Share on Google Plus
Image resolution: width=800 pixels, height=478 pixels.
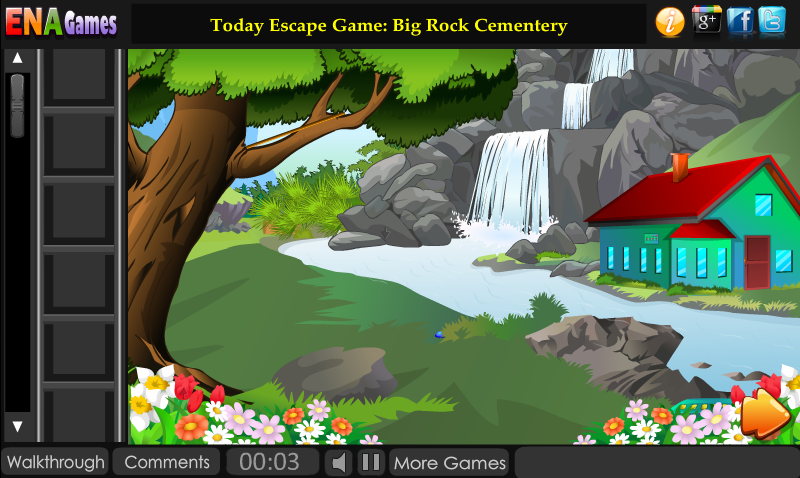tap(707, 21)
